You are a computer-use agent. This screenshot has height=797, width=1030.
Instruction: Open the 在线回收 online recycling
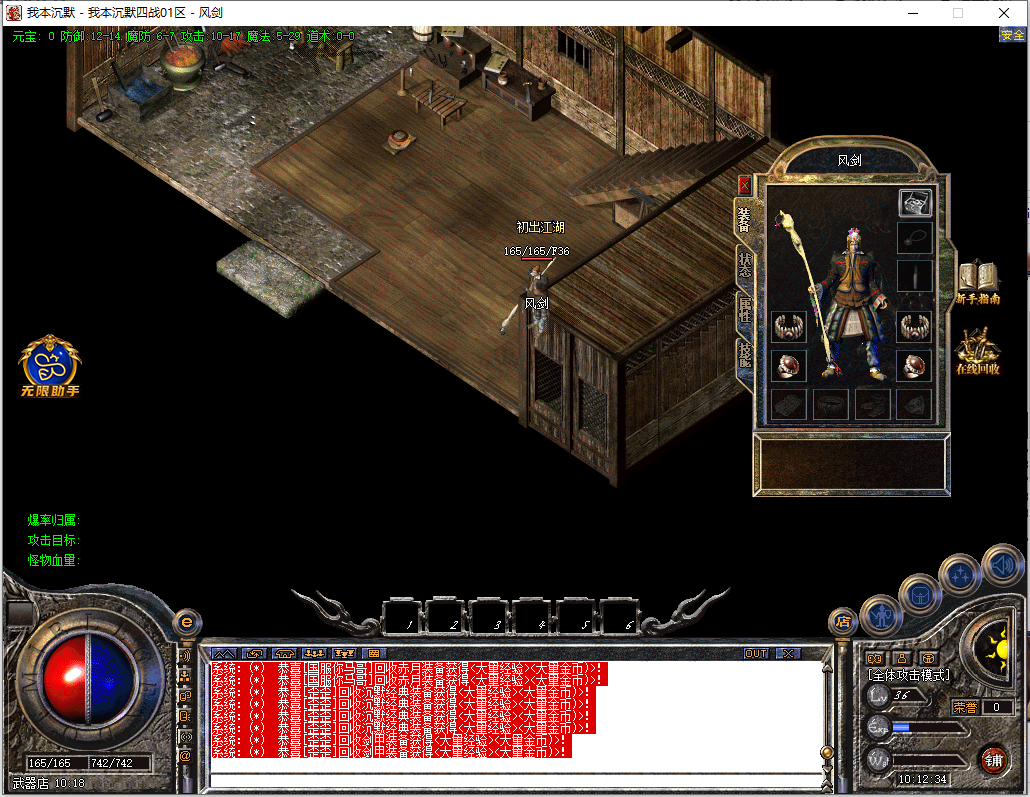click(x=977, y=352)
